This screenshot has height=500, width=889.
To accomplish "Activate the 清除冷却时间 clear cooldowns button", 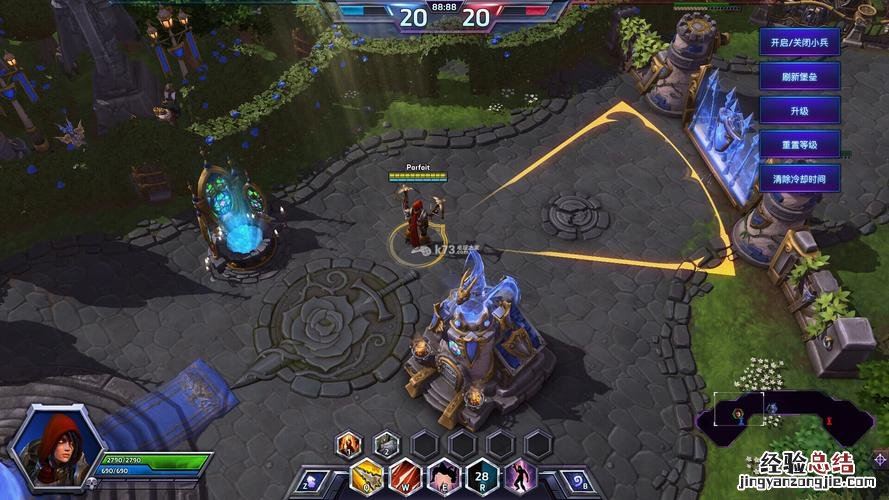I will point(799,178).
